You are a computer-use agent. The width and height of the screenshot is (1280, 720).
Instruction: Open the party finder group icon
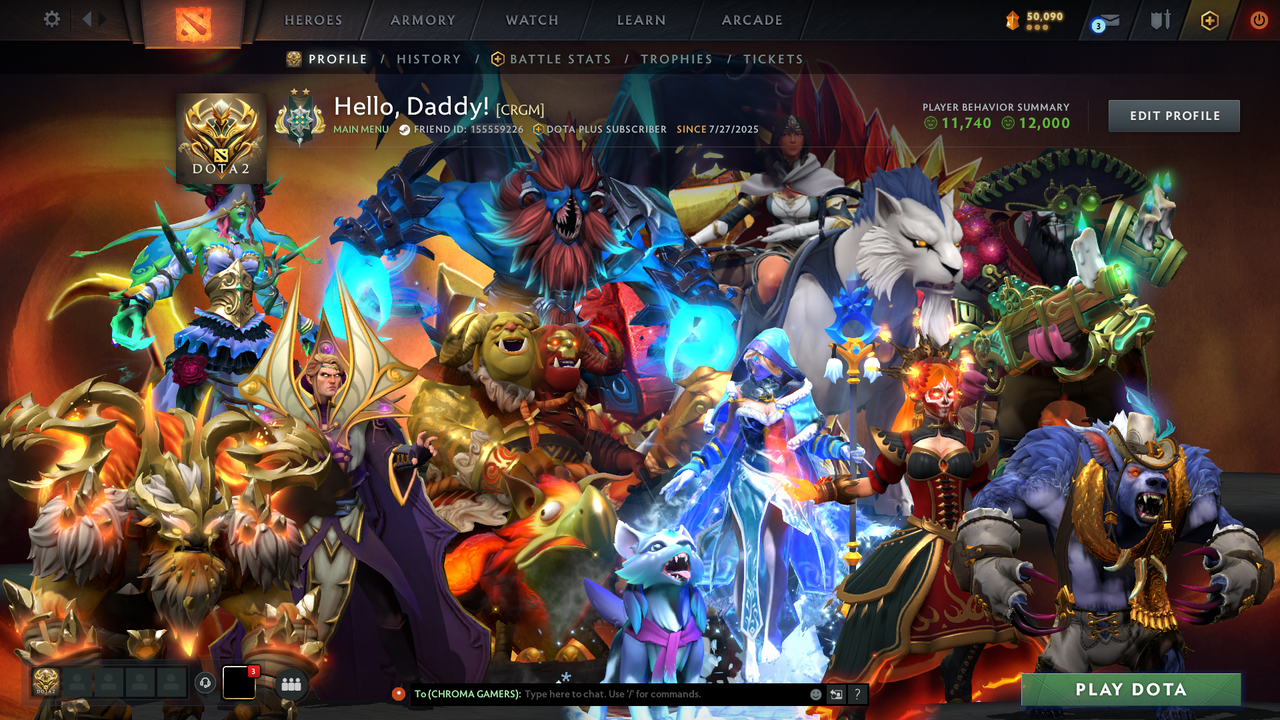tap(291, 683)
